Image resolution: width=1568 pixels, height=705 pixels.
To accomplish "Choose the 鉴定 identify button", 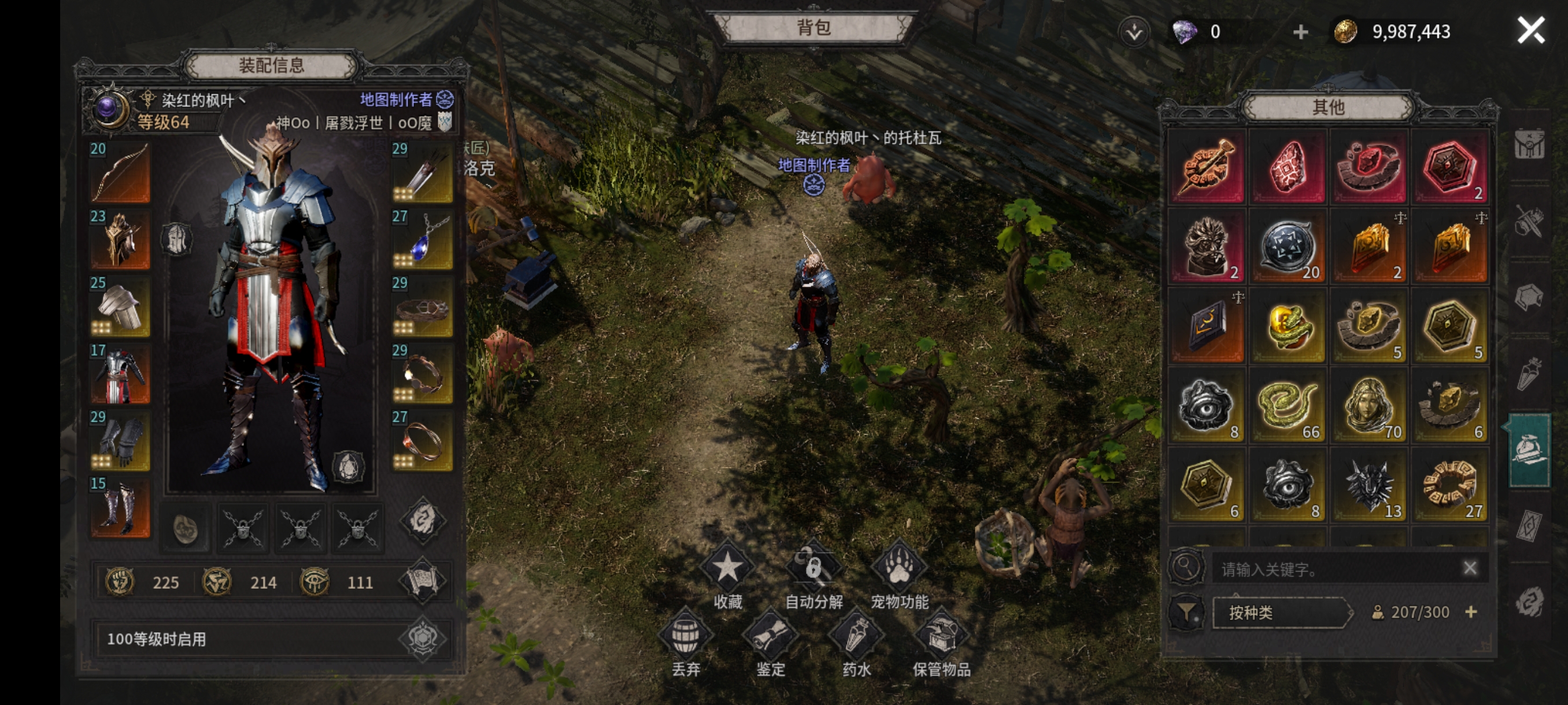I will (771, 636).
